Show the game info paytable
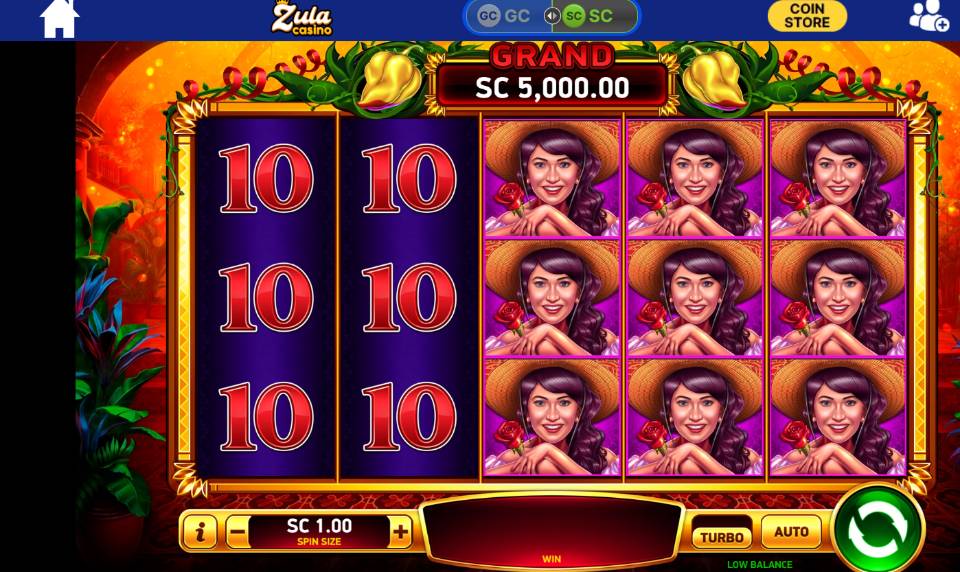The height and width of the screenshot is (572, 960). click(x=200, y=532)
